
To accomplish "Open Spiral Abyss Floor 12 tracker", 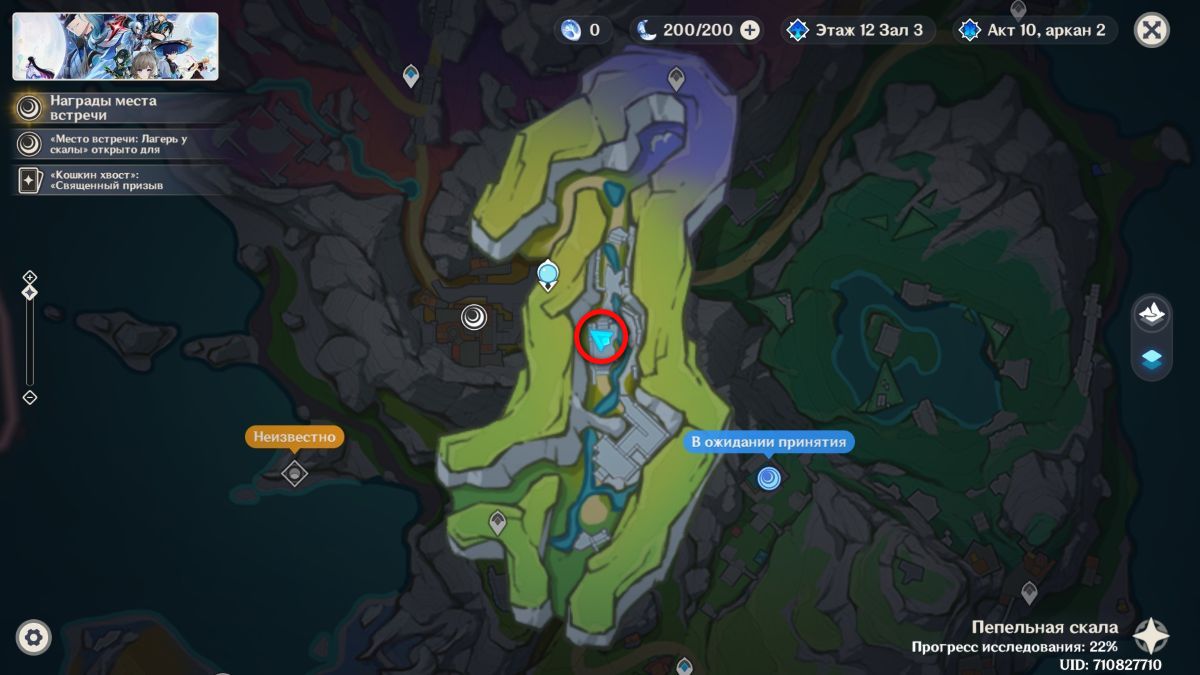I will (860, 30).
